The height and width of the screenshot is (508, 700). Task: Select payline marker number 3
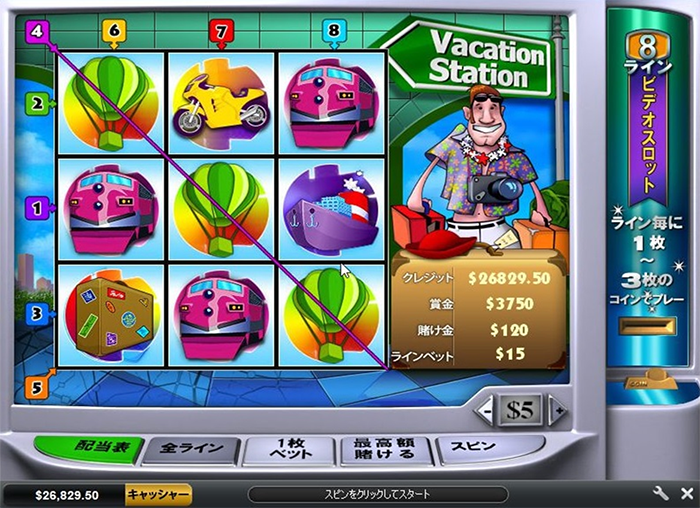click(x=37, y=312)
